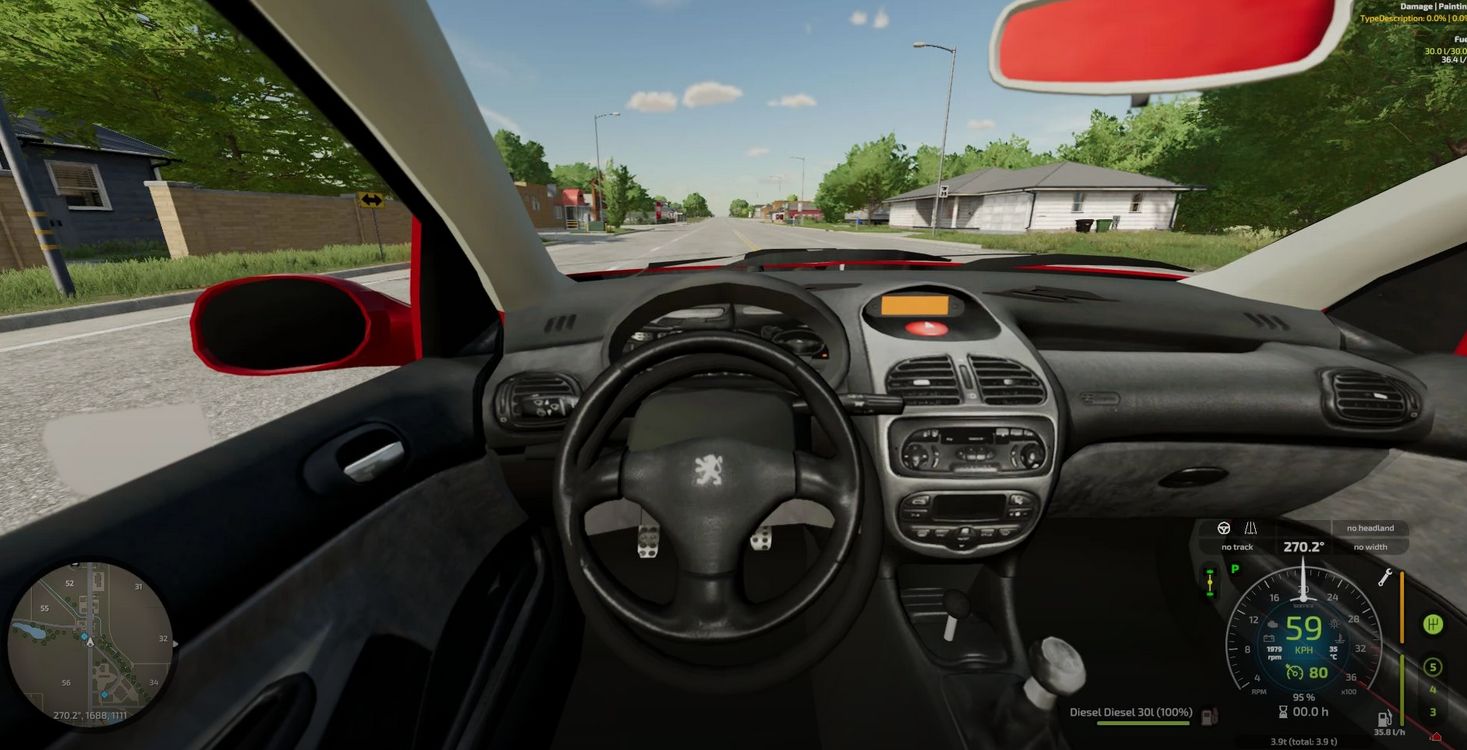Select the Diesel fill level fuel icon
This screenshot has width=1467, height=750.
pos(1209,714)
